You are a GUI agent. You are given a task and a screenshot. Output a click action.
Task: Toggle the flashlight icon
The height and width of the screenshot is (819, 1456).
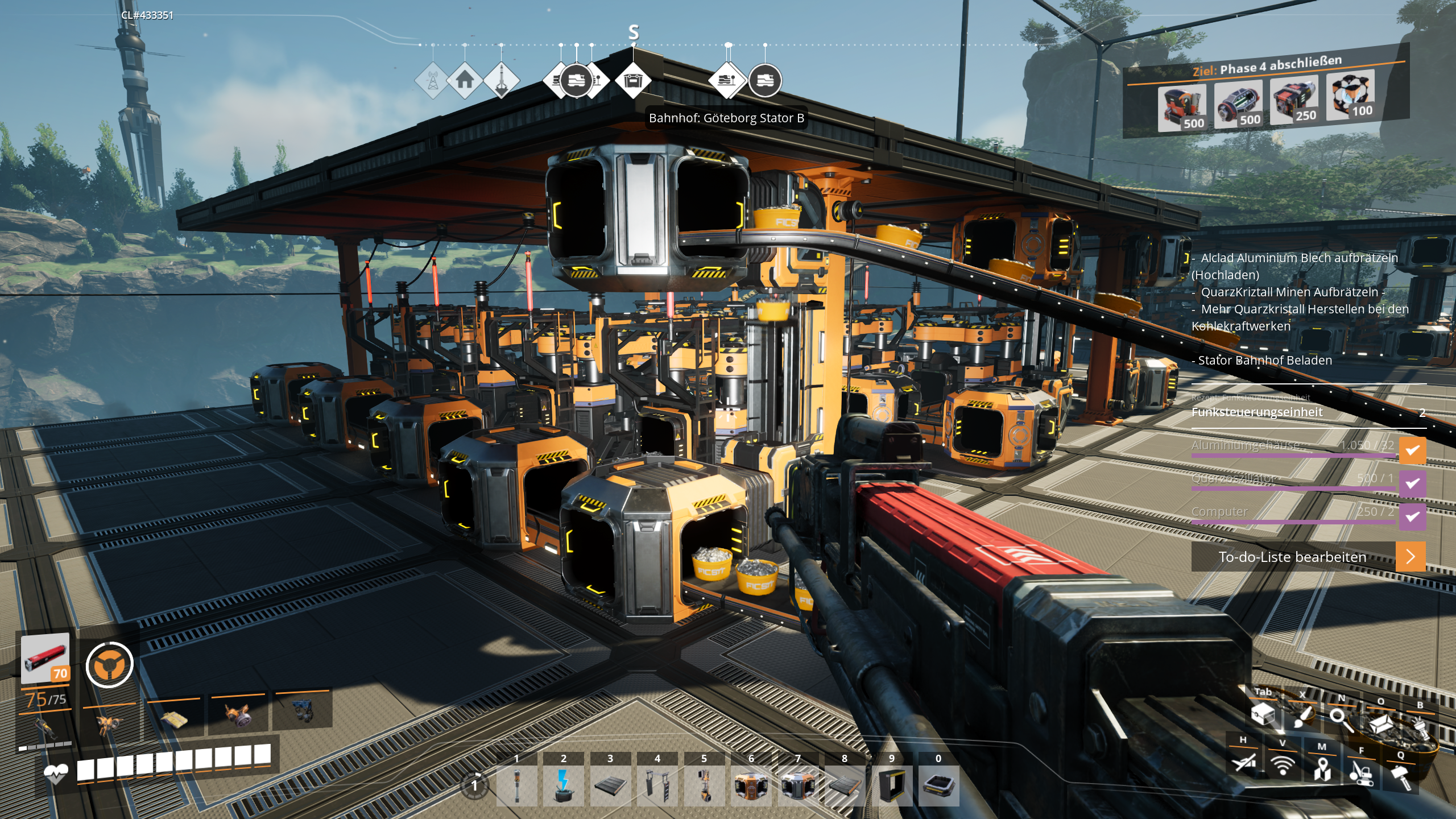1420,728
